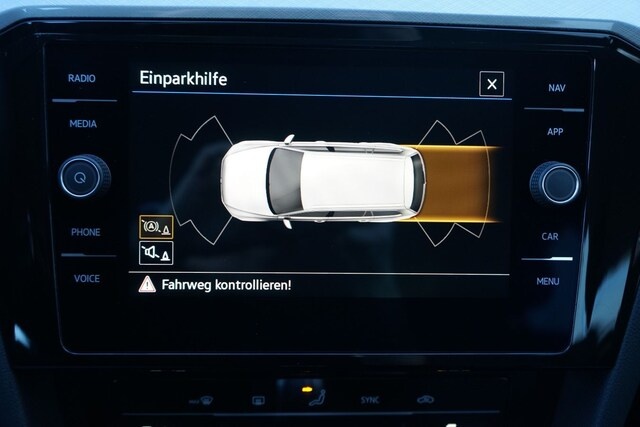The width and height of the screenshot is (640, 427).
Task: Open the PHONE menu
Action: coord(85,232)
